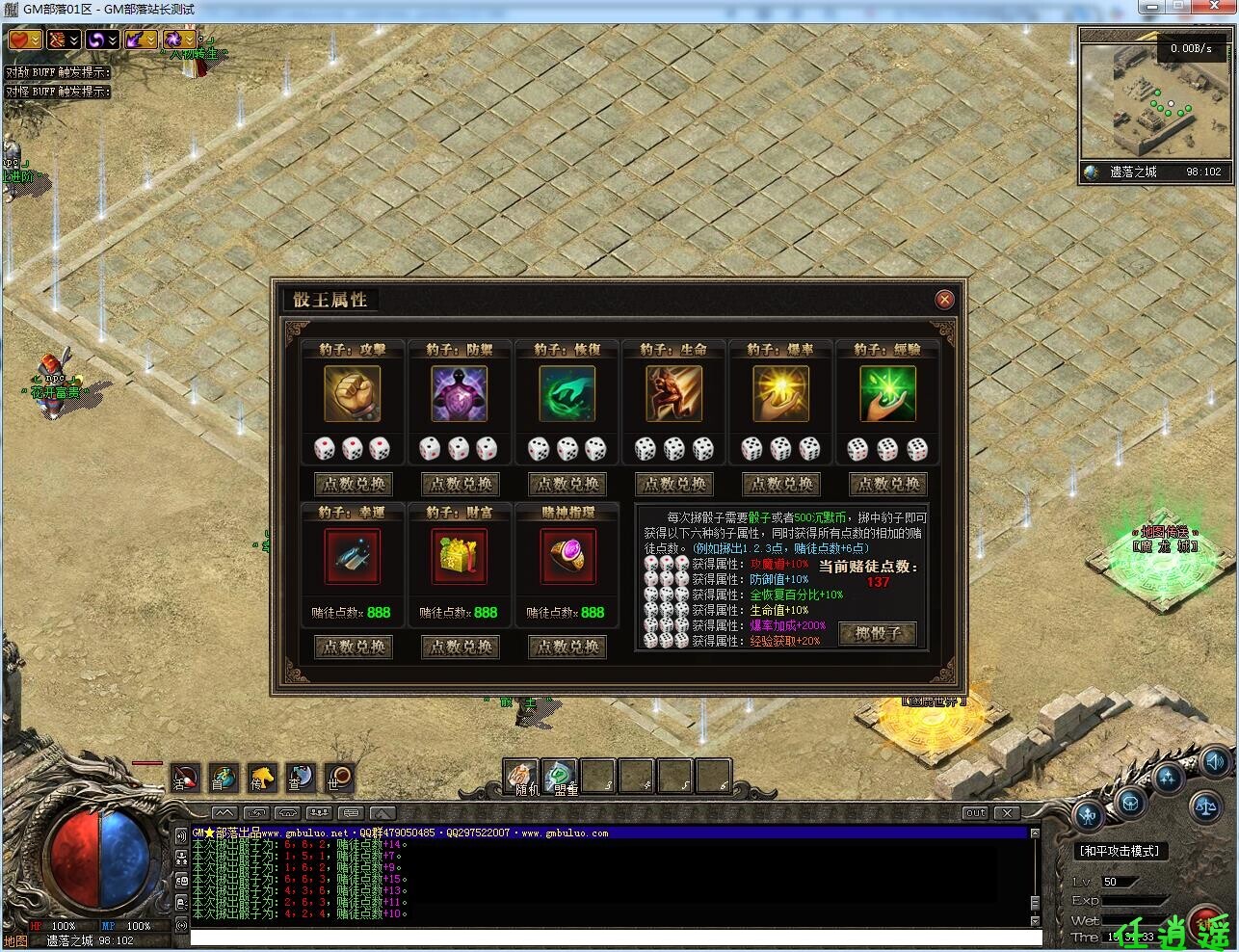The height and width of the screenshot is (952, 1239).
Task: Click the chat text input box
Action: click(615, 938)
